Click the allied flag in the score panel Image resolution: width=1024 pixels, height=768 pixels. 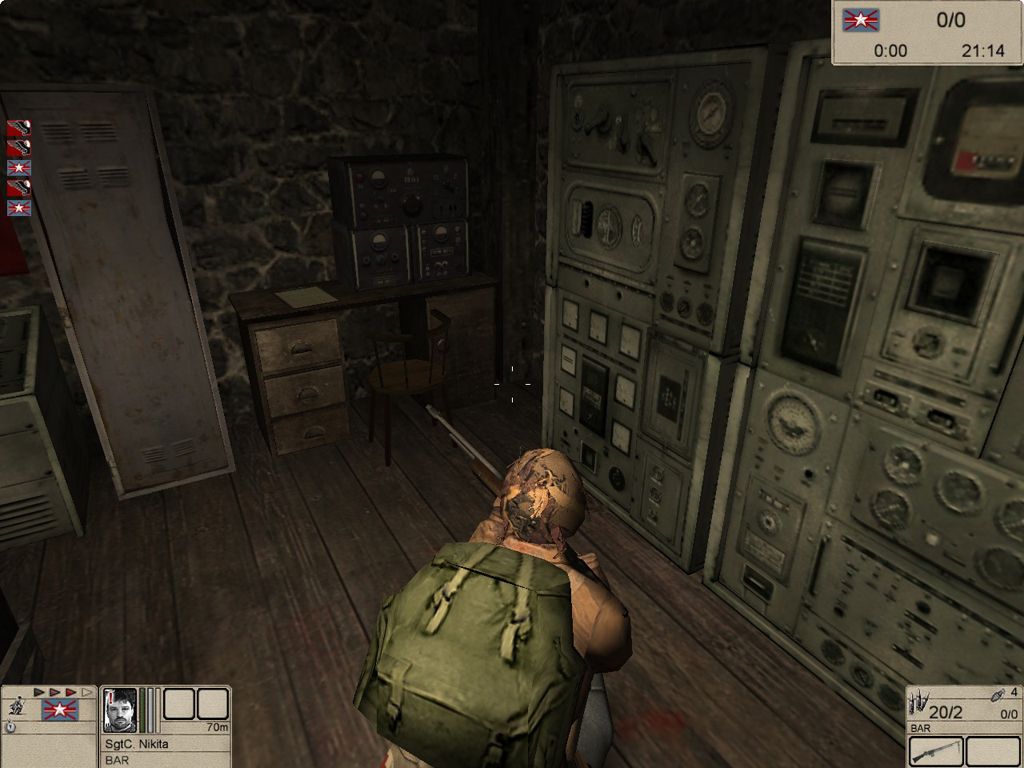coord(860,19)
